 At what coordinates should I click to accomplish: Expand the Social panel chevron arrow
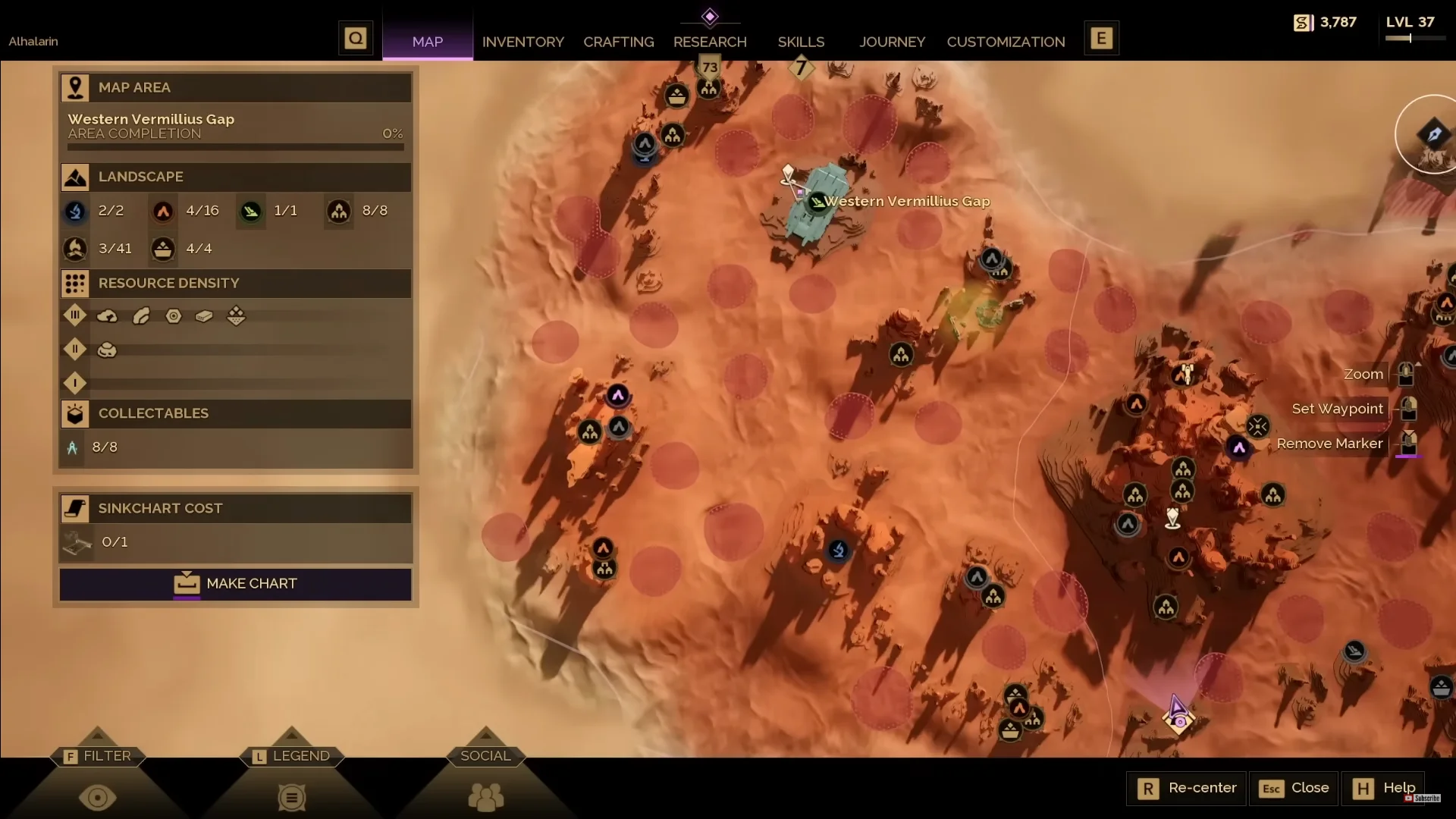click(x=486, y=734)
